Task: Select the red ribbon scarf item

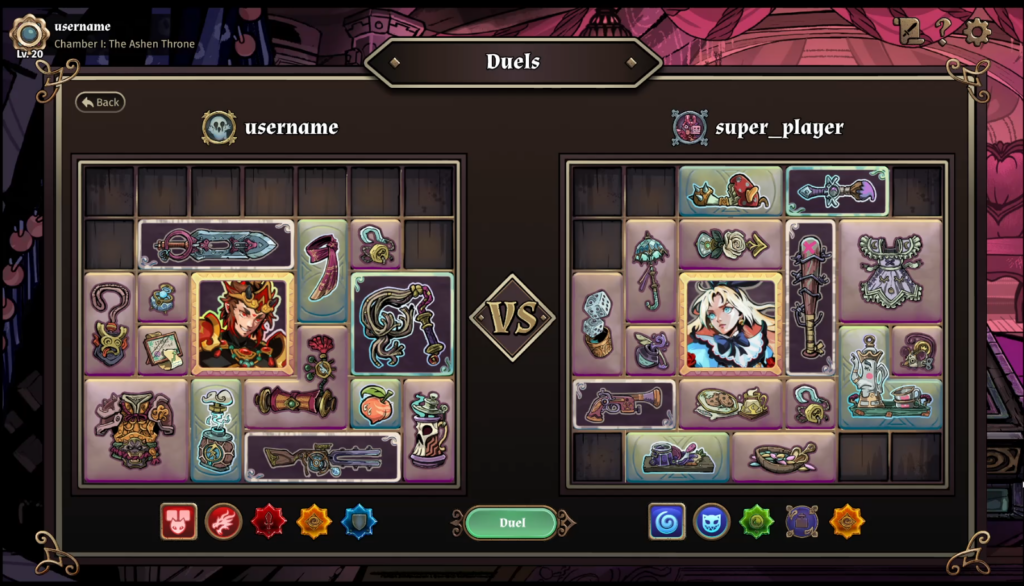Action: pyautogui.click(x=322, y=269)
